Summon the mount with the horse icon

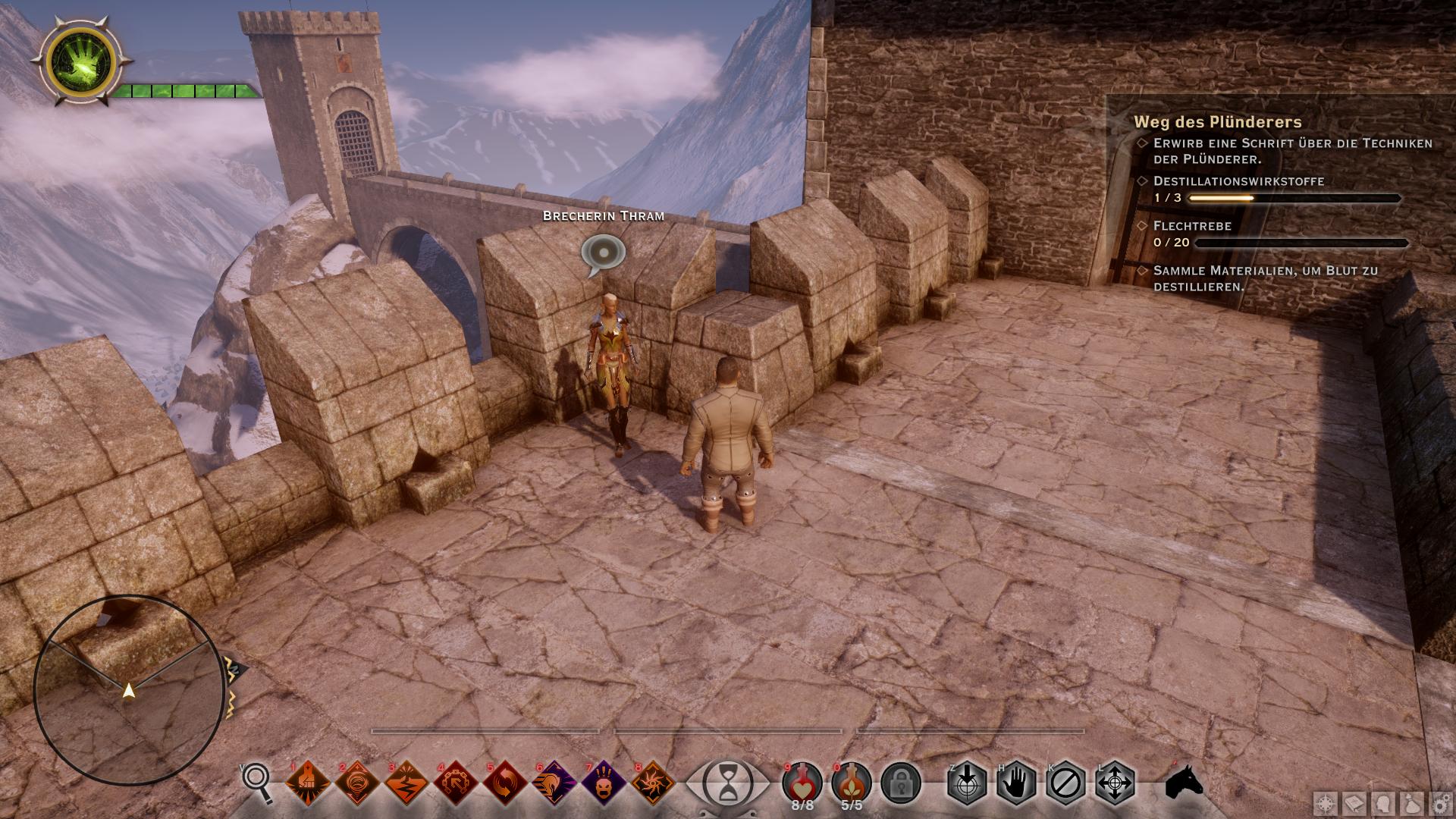[x=1184, y=781]
